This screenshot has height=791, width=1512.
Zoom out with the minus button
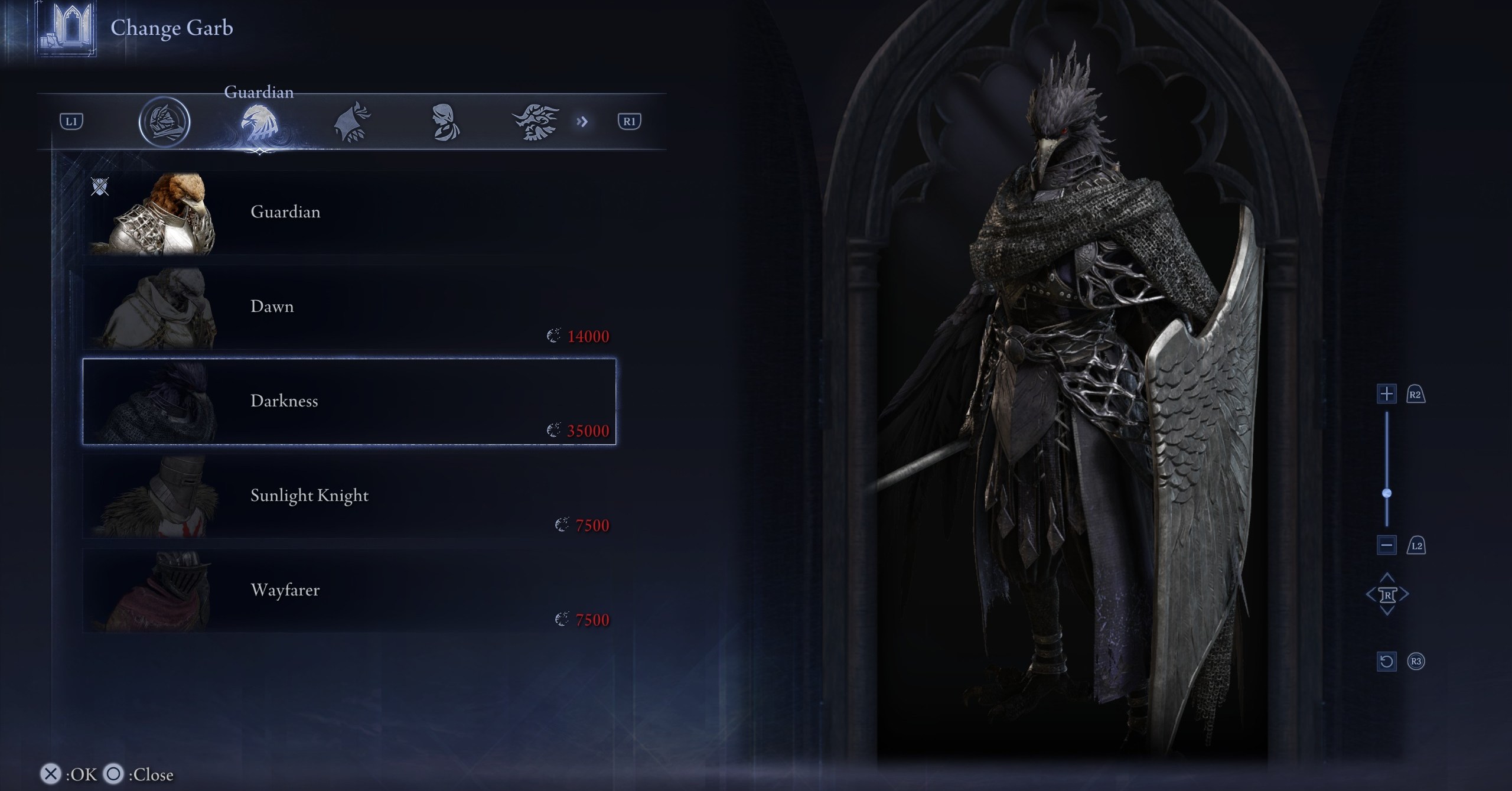tap(1386, 545)
